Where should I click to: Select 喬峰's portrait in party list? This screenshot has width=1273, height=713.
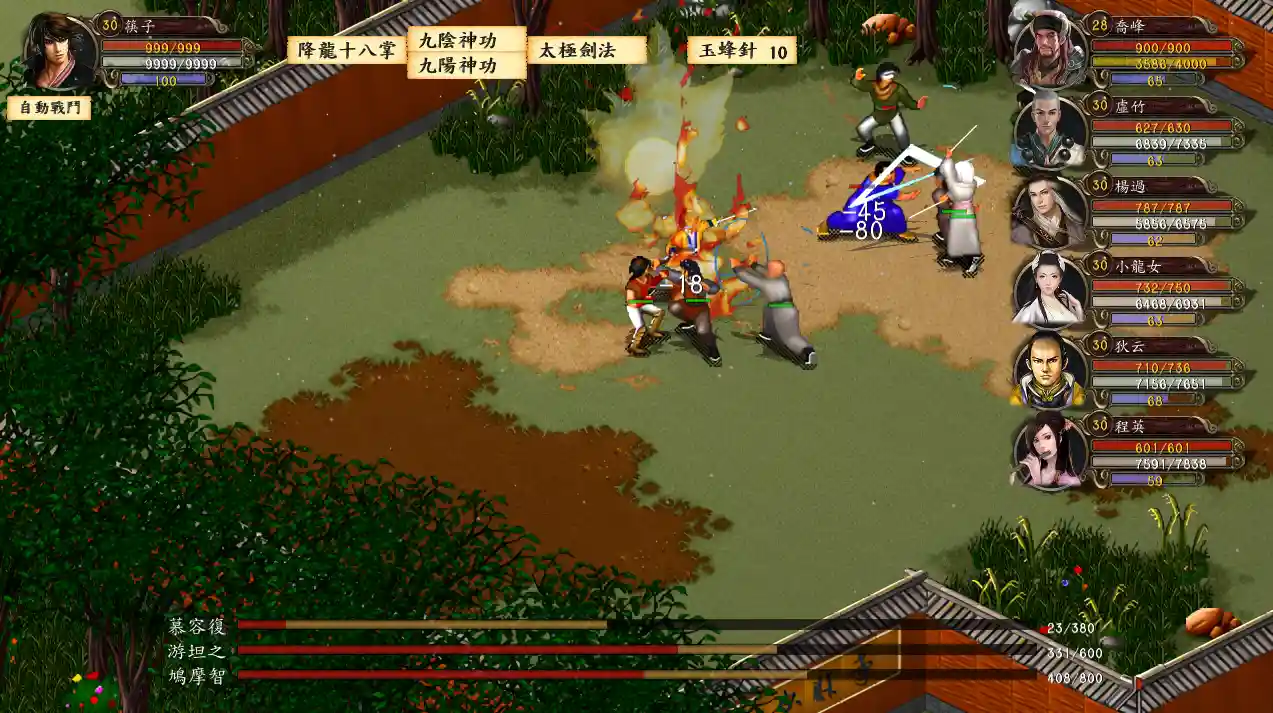click(x=1048, y=50)
